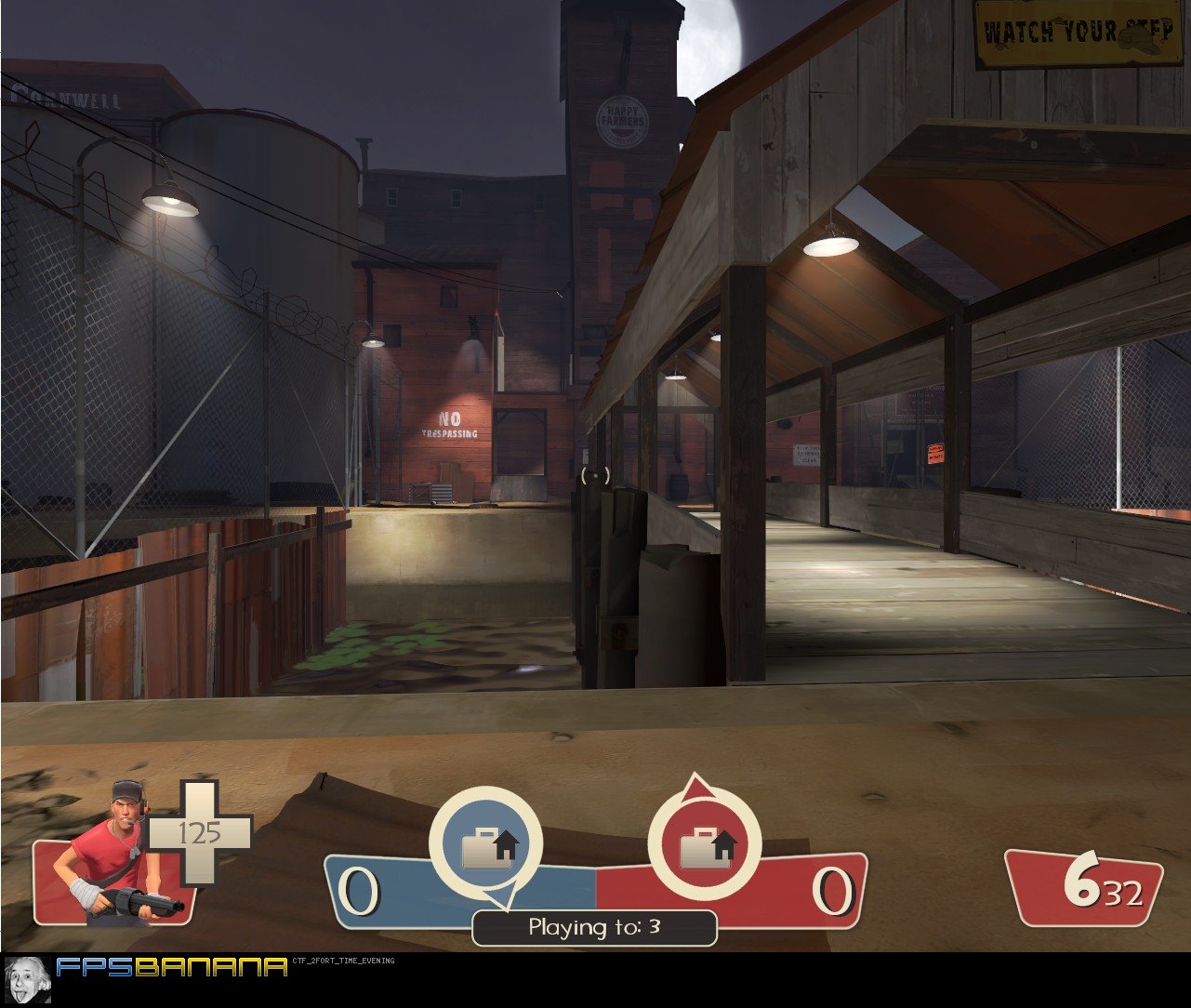The height and width of the screenshot is (1008, 1191).
Task: Expand the Playing to: 3 callout
Action: pos(594,926)
